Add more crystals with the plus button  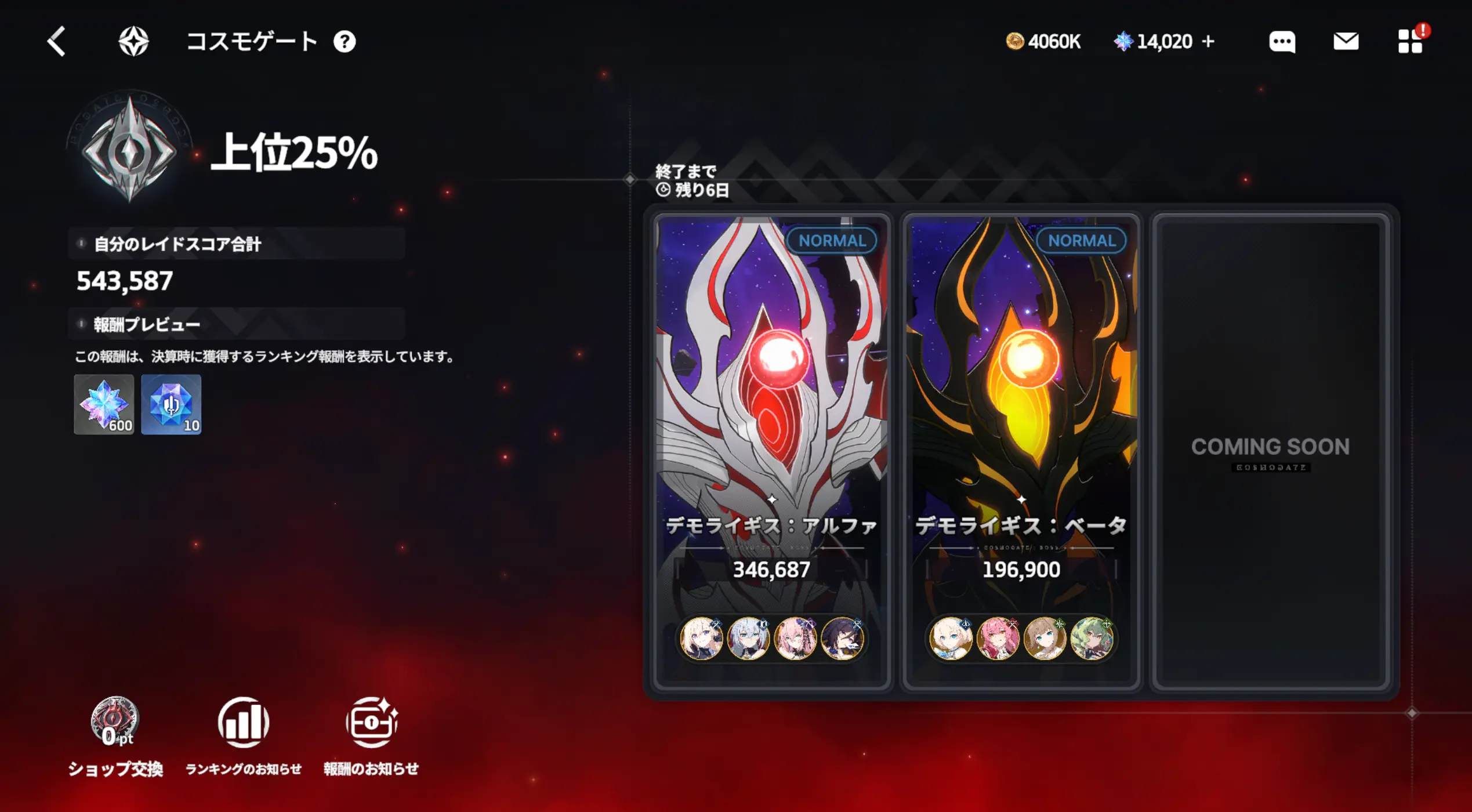pyautogui.click(x=1208, y=42)
